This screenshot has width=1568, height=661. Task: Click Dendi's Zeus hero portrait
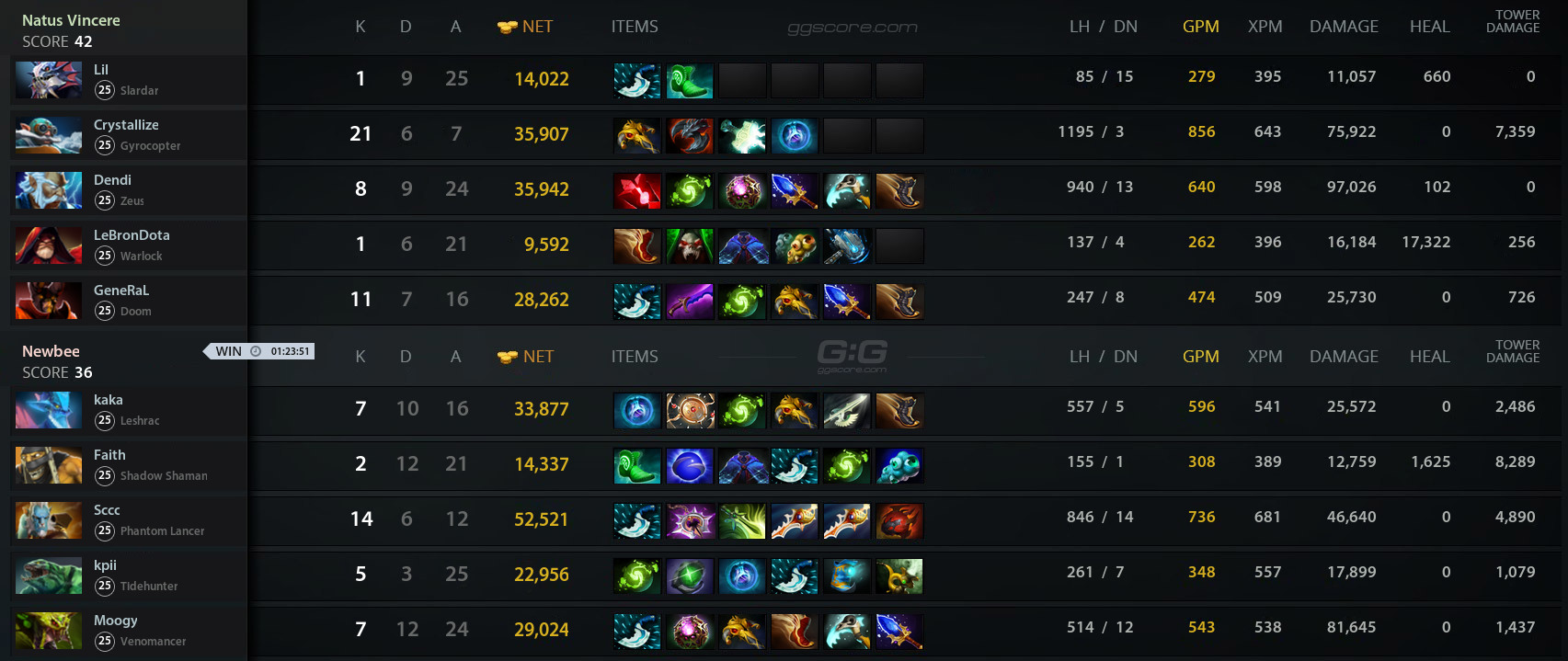(x=49, y=190)
